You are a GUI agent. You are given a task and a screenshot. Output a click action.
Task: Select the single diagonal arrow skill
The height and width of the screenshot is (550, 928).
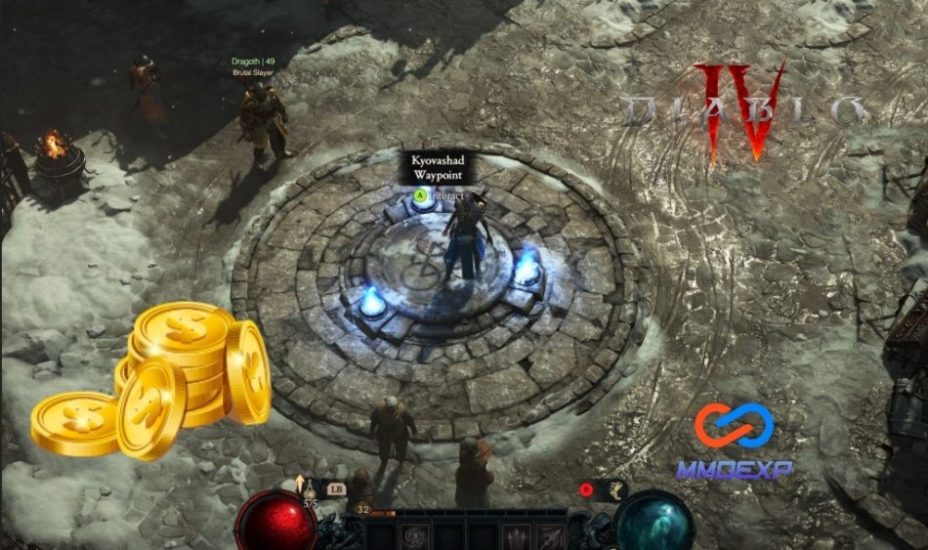(551, 536)
